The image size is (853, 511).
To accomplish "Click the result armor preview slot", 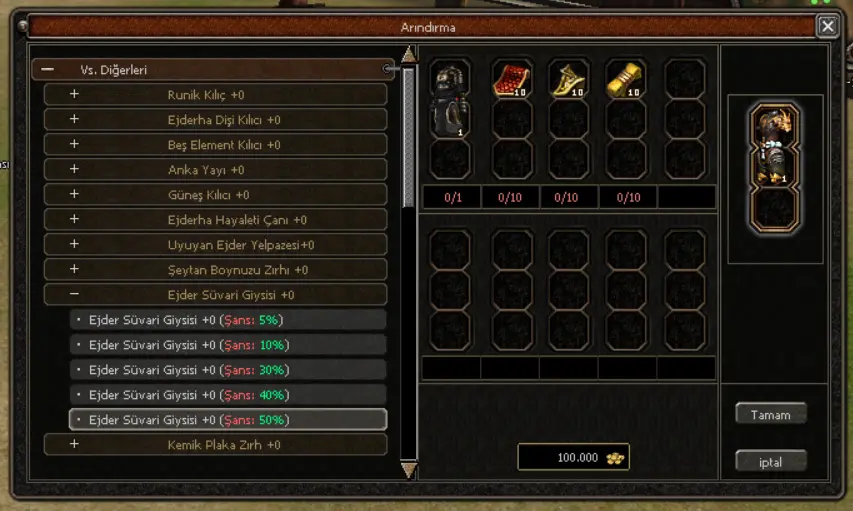I will 774,146.
